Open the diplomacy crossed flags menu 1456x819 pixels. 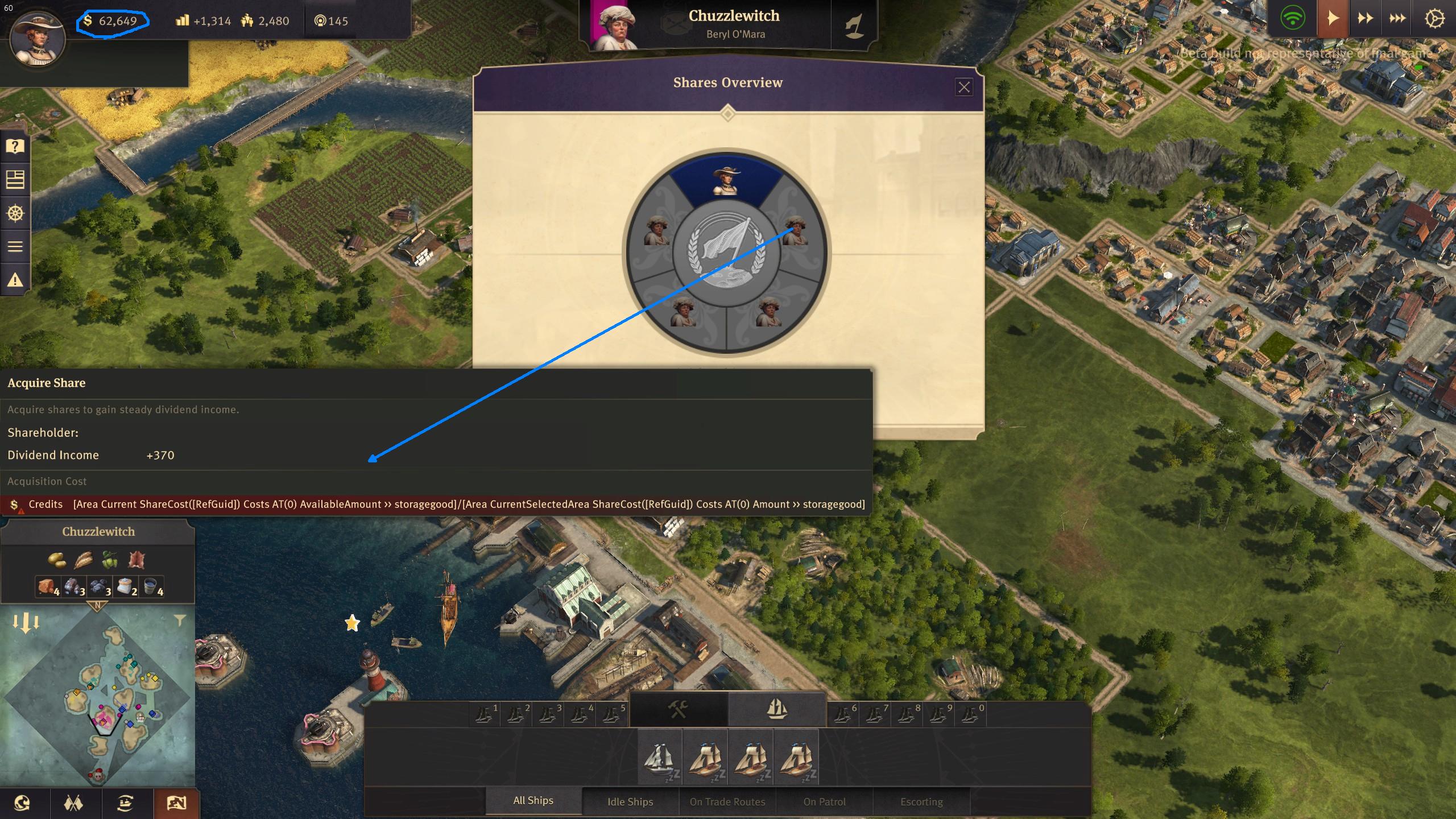pyautogui.click(x=73, y=803)
